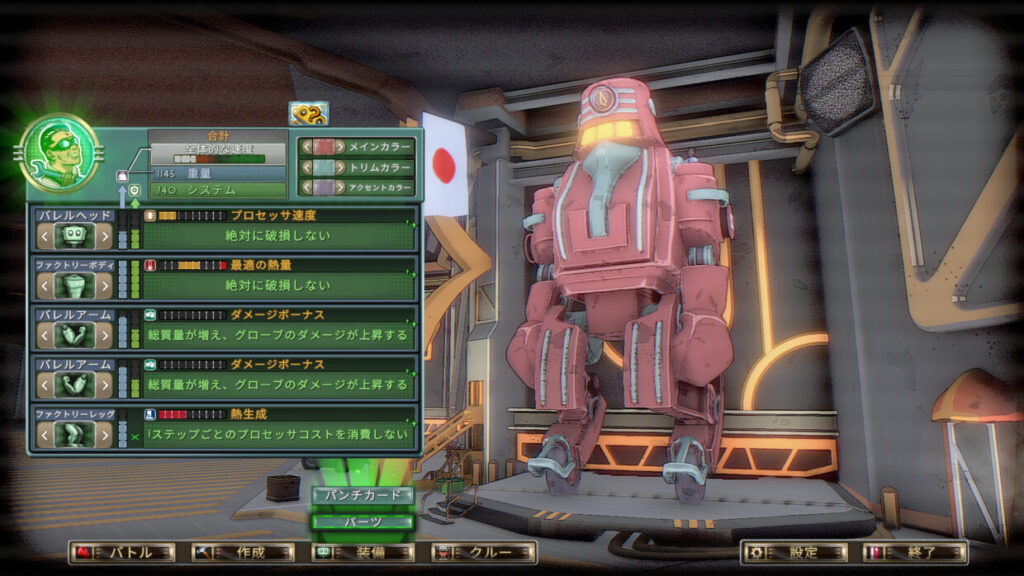
Task: Select next ファクトリーボディ body part
Action: pos(103,286)
